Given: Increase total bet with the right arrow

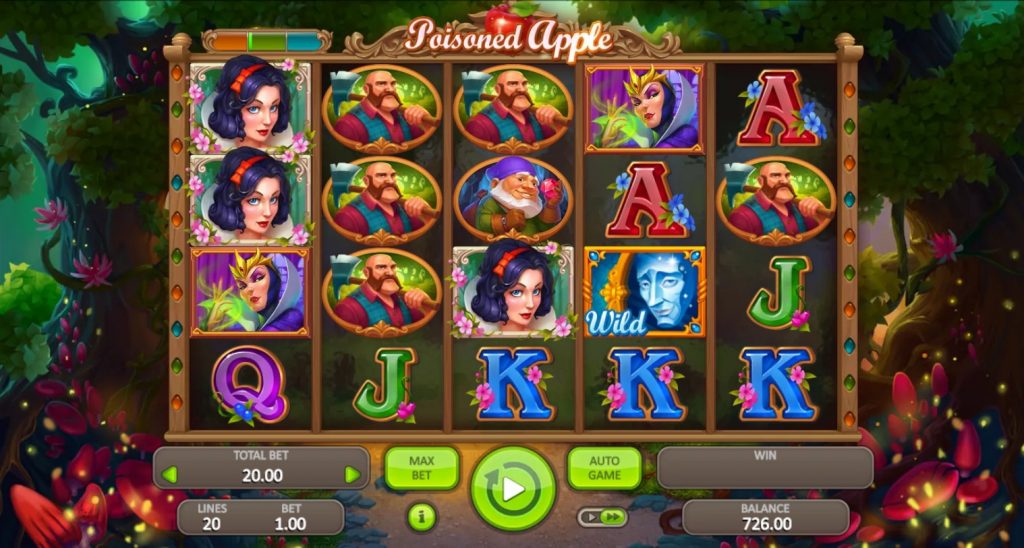Looking at the screenshot, I should [352, 475].
